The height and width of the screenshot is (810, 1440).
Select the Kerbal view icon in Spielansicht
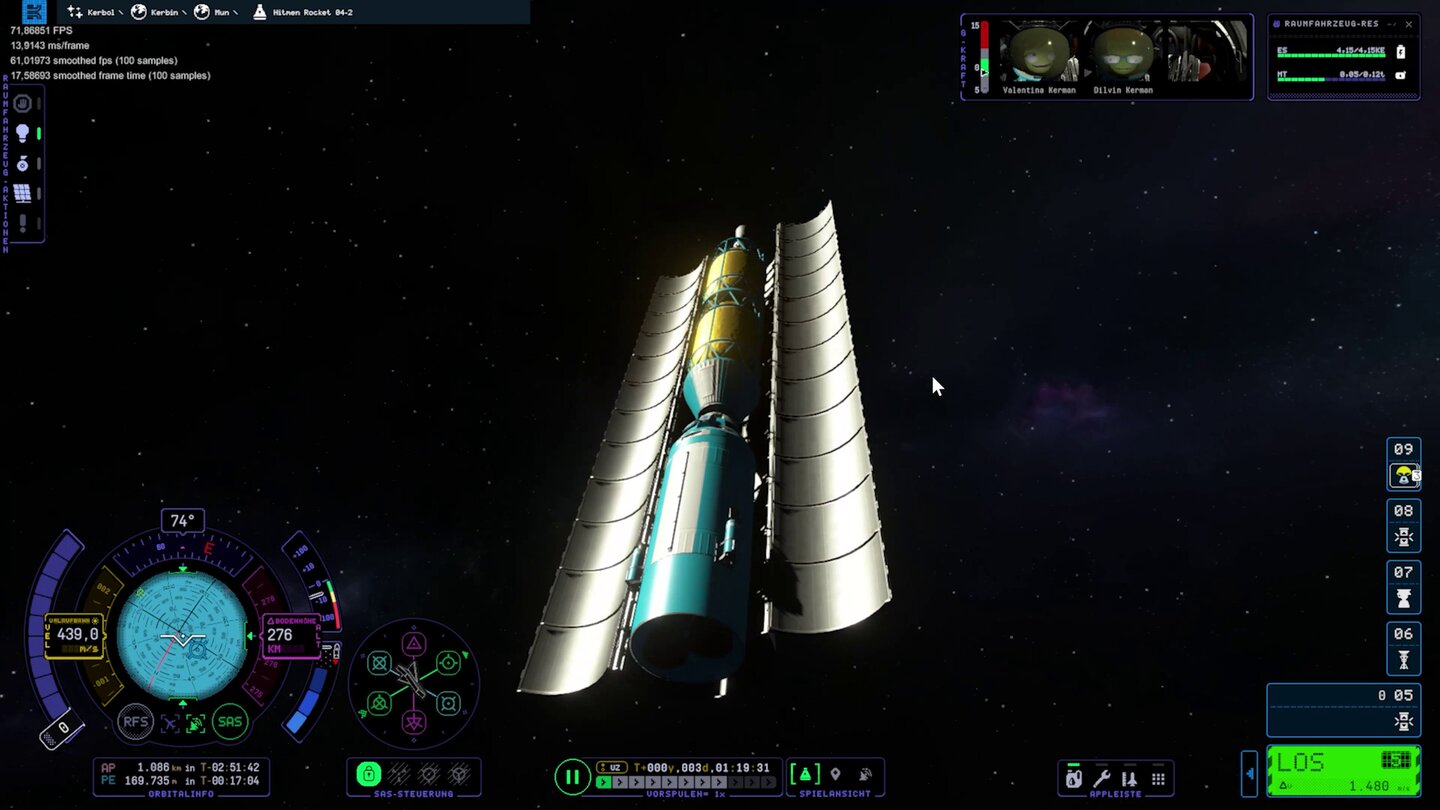[864, 773]
